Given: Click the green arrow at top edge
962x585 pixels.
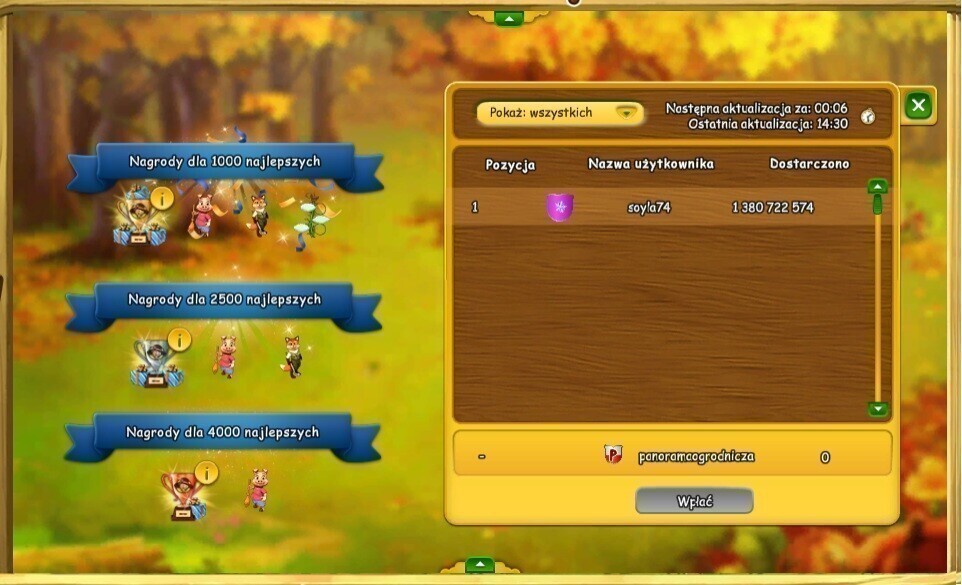Looking at the screenshot, I should point(509,18).
